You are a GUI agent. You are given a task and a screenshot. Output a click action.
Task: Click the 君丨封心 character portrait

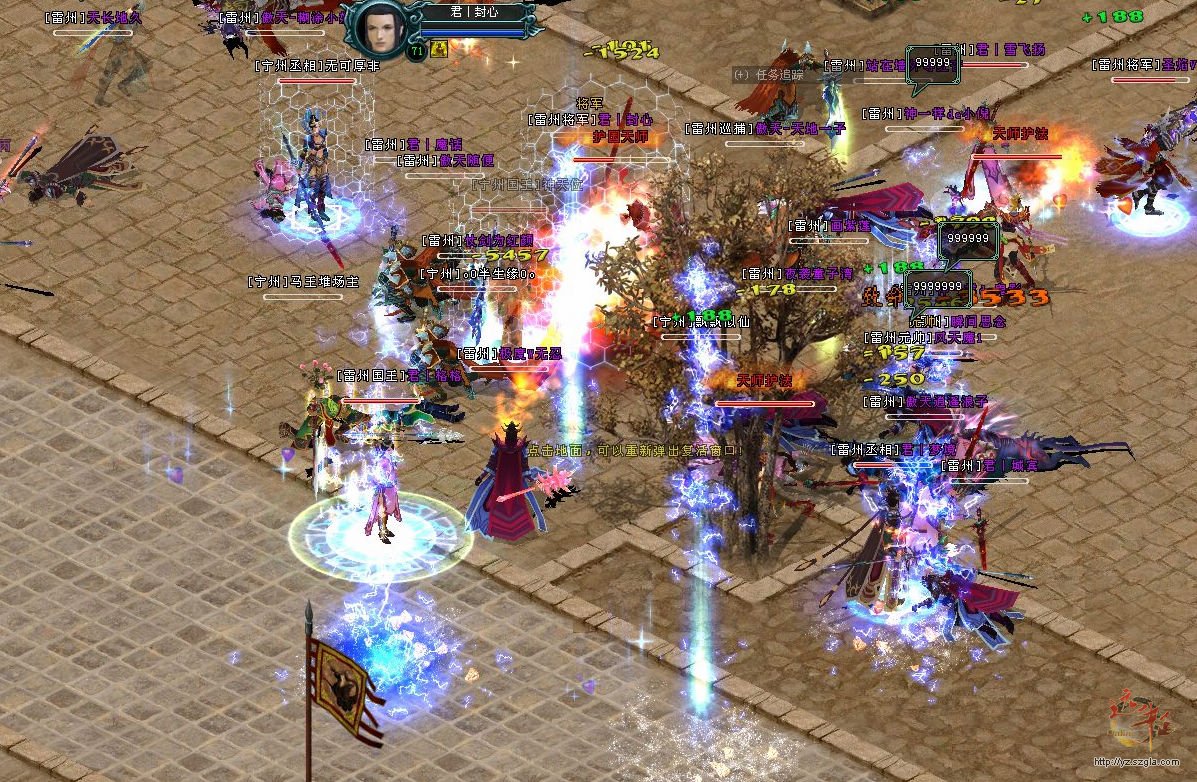click(x=379, y=27)
